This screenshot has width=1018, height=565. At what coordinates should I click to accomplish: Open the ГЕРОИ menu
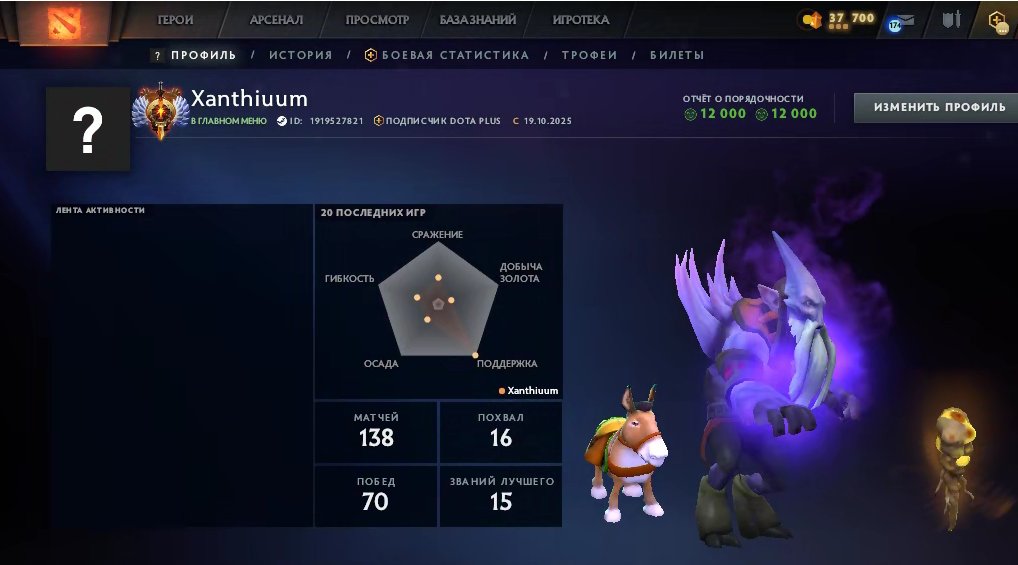176,20
